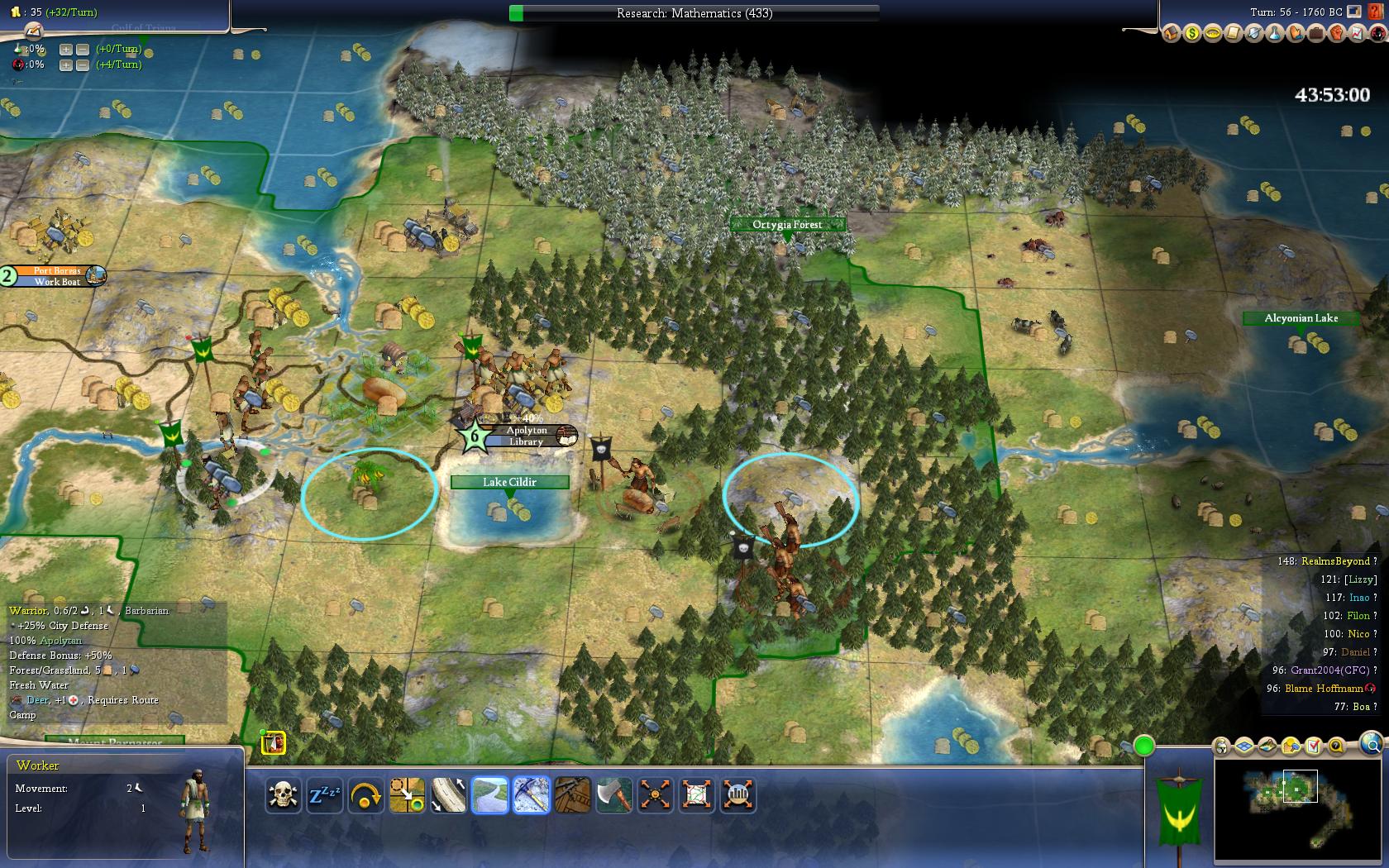This screenshot has width=1389, height=868.
Task: Delete the worker with the skull button
Action: (283, 795)
